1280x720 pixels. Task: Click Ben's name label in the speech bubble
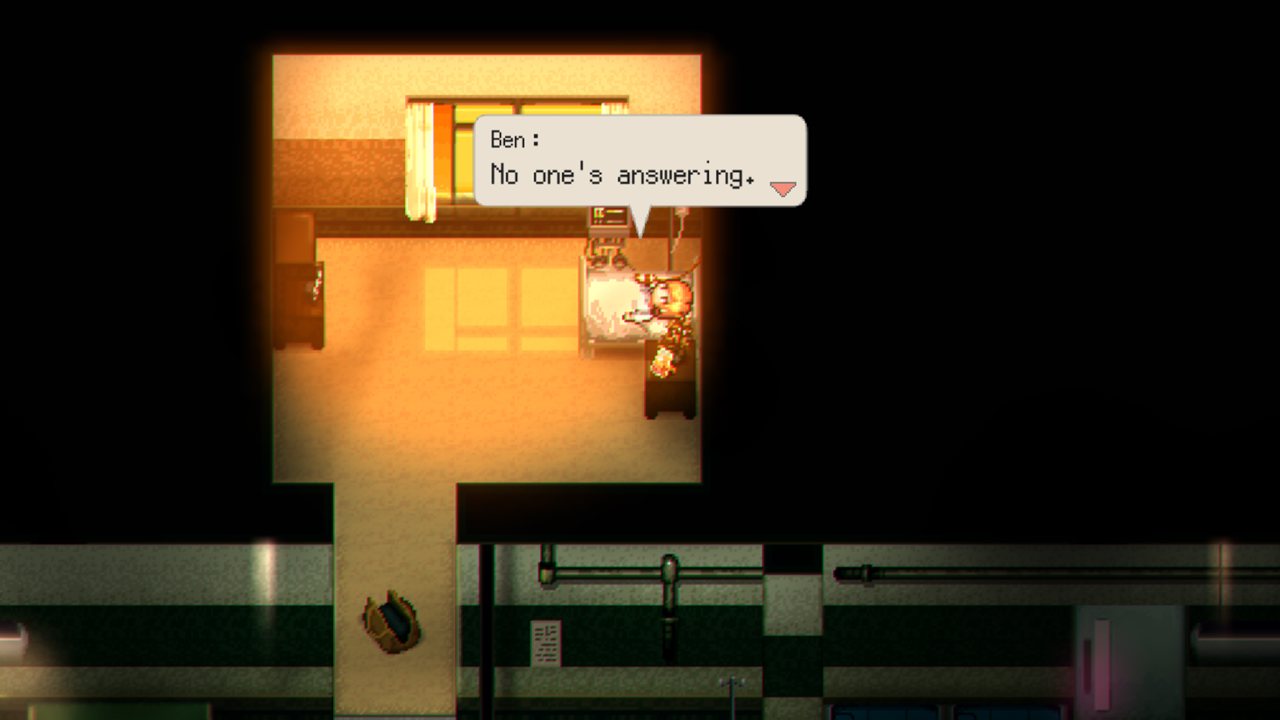click(x=510, y=140)
